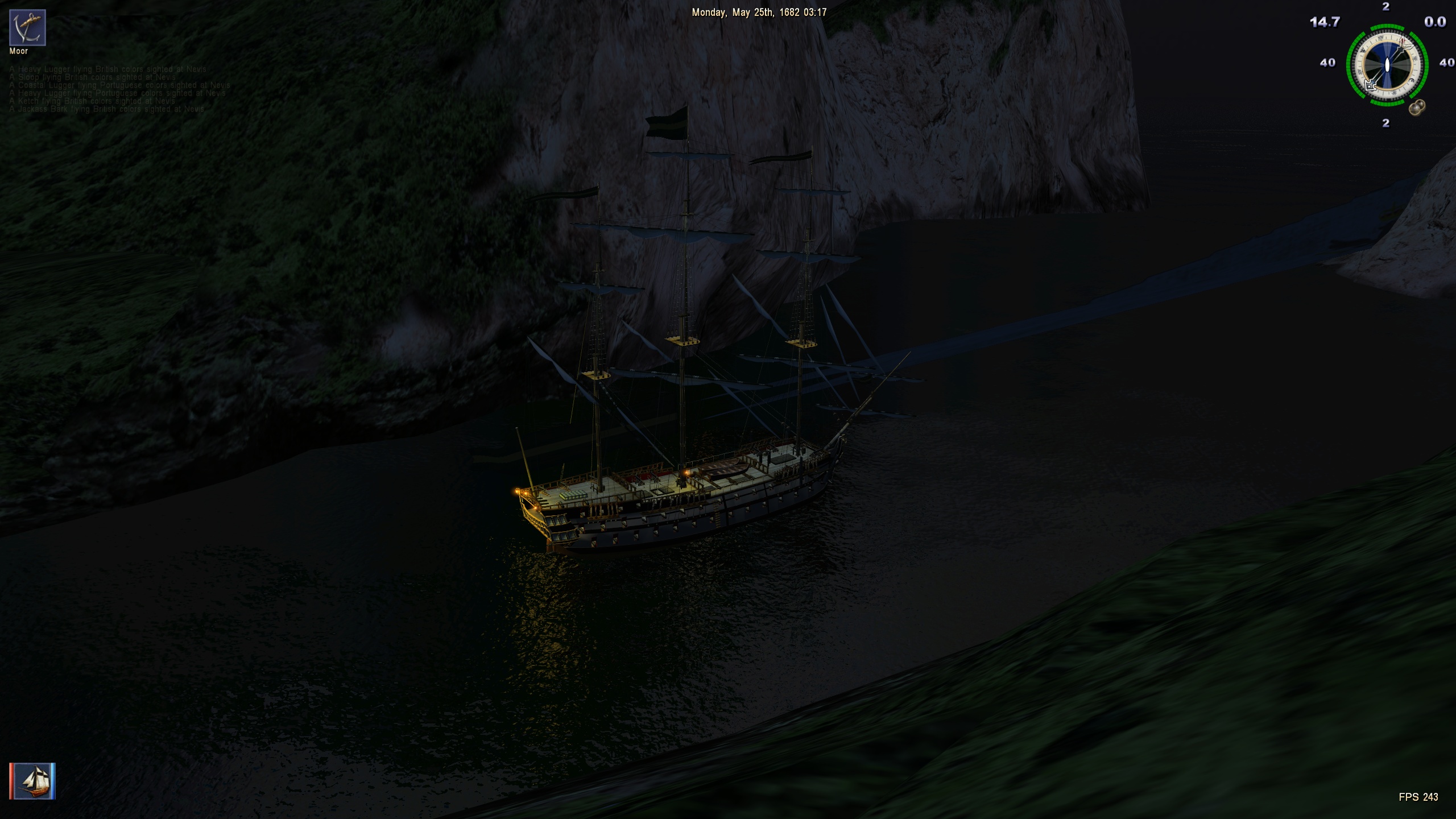Select the cannonball ammunition icon beside compass
This screenshot has height=819, width=1456.
[x=1417, y=107]
